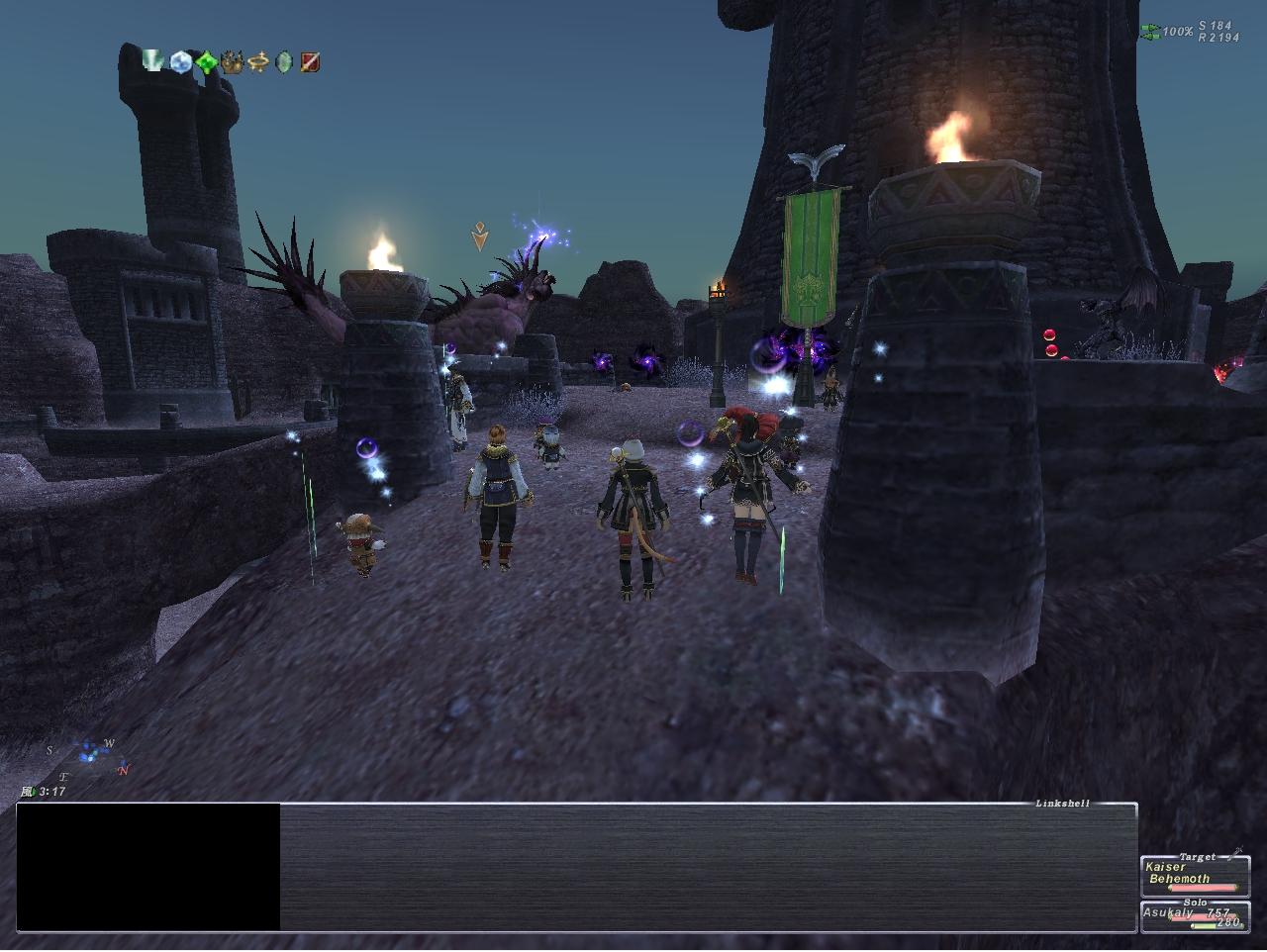Click the pale green oval buff icon
The width and height of the screenshot is (1267, 952).
[284, 63]
